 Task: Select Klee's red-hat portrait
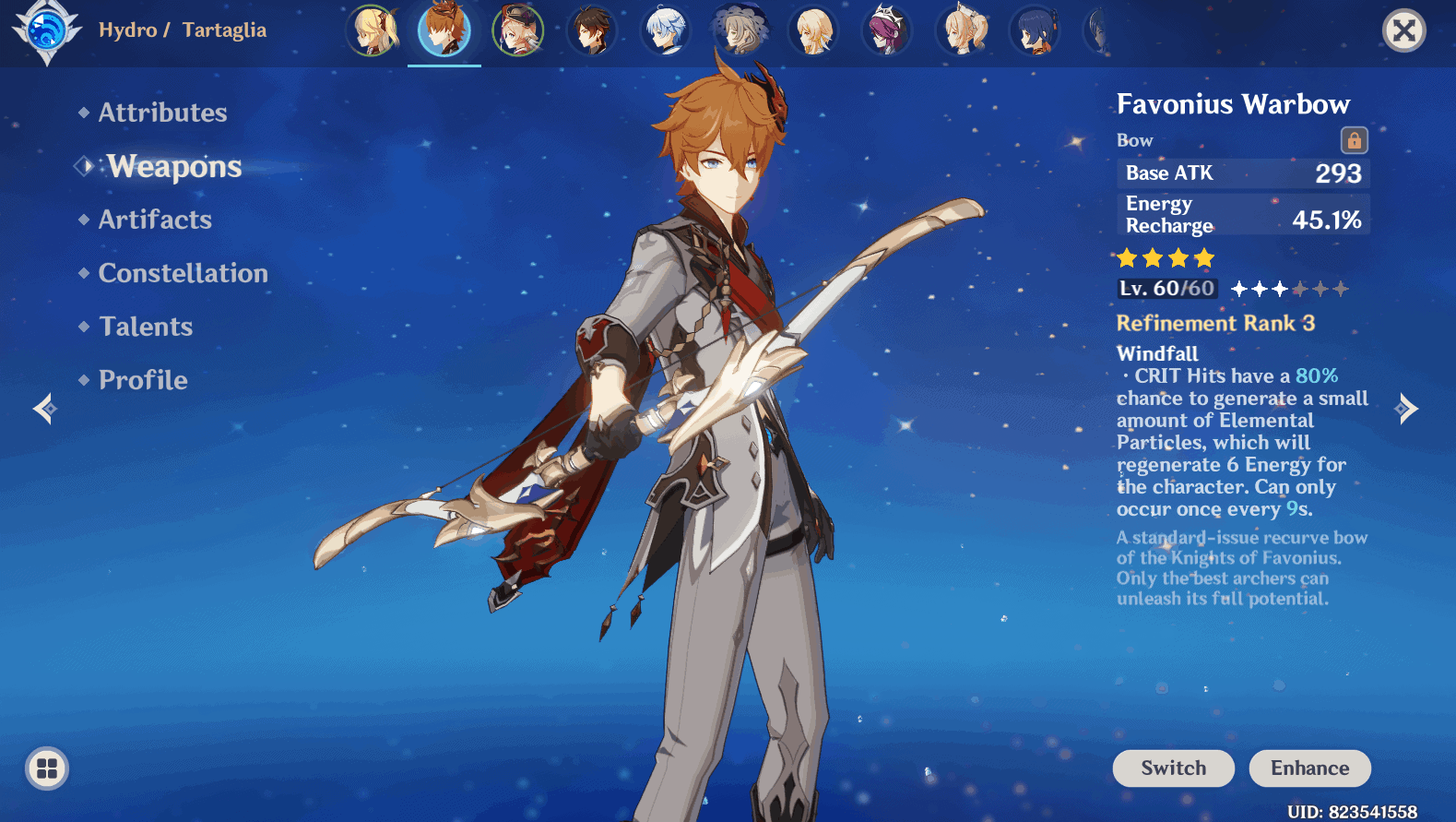click(518, 30)
